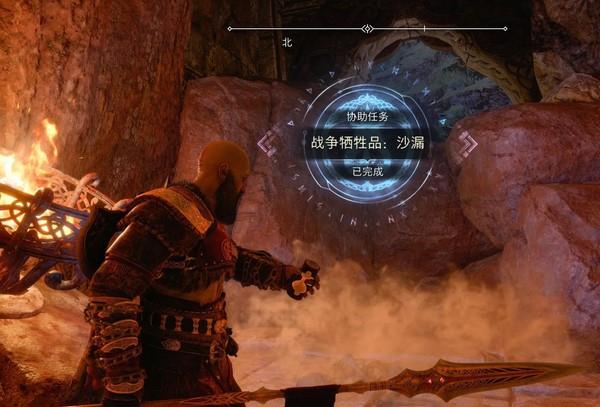Click the completed quest notification medallion

(x=364, y=143)
